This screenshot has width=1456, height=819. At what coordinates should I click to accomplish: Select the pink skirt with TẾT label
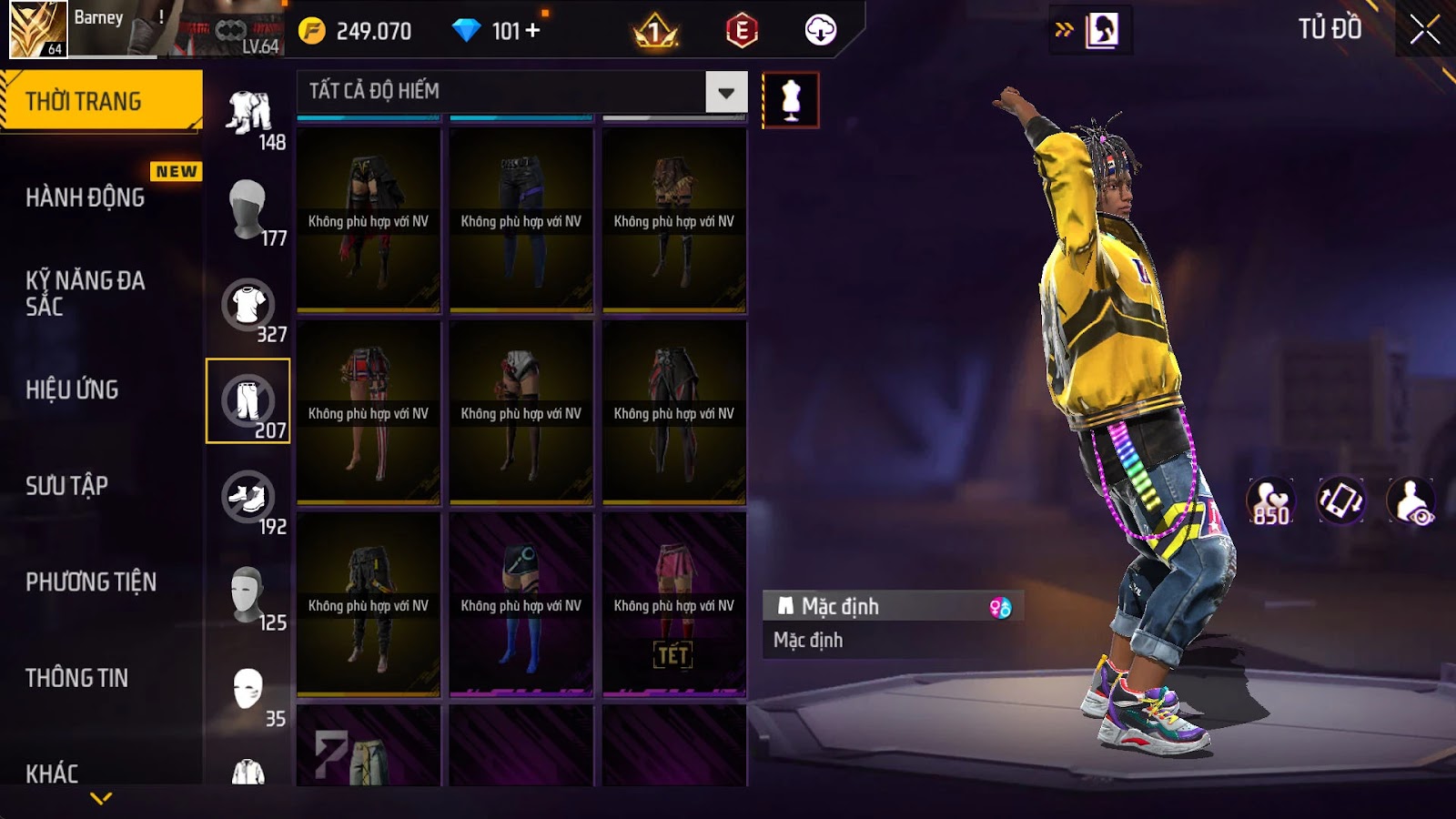pyautogui.click(x=674, y=604)
